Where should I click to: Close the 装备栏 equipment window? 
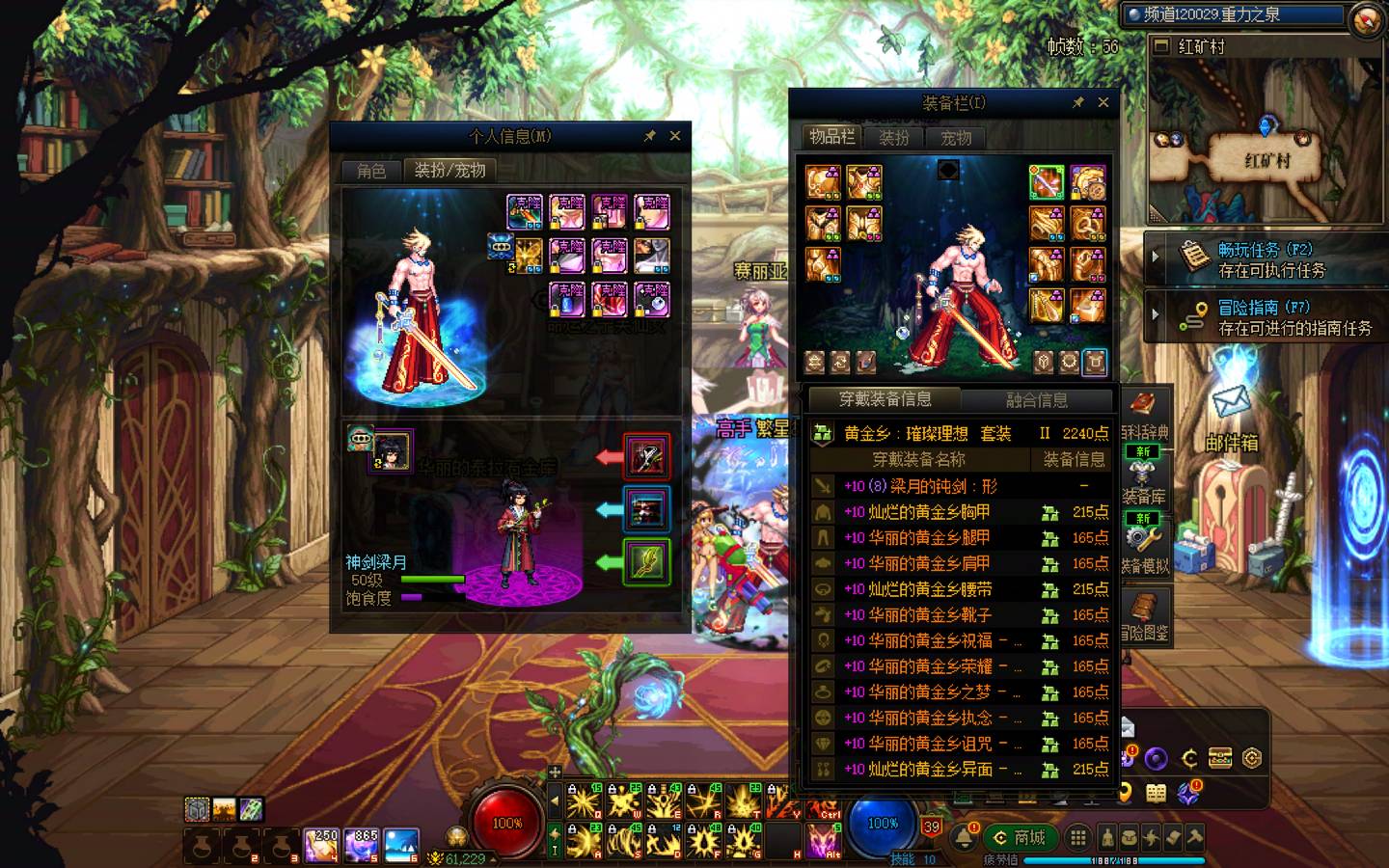pos(1103,102)
